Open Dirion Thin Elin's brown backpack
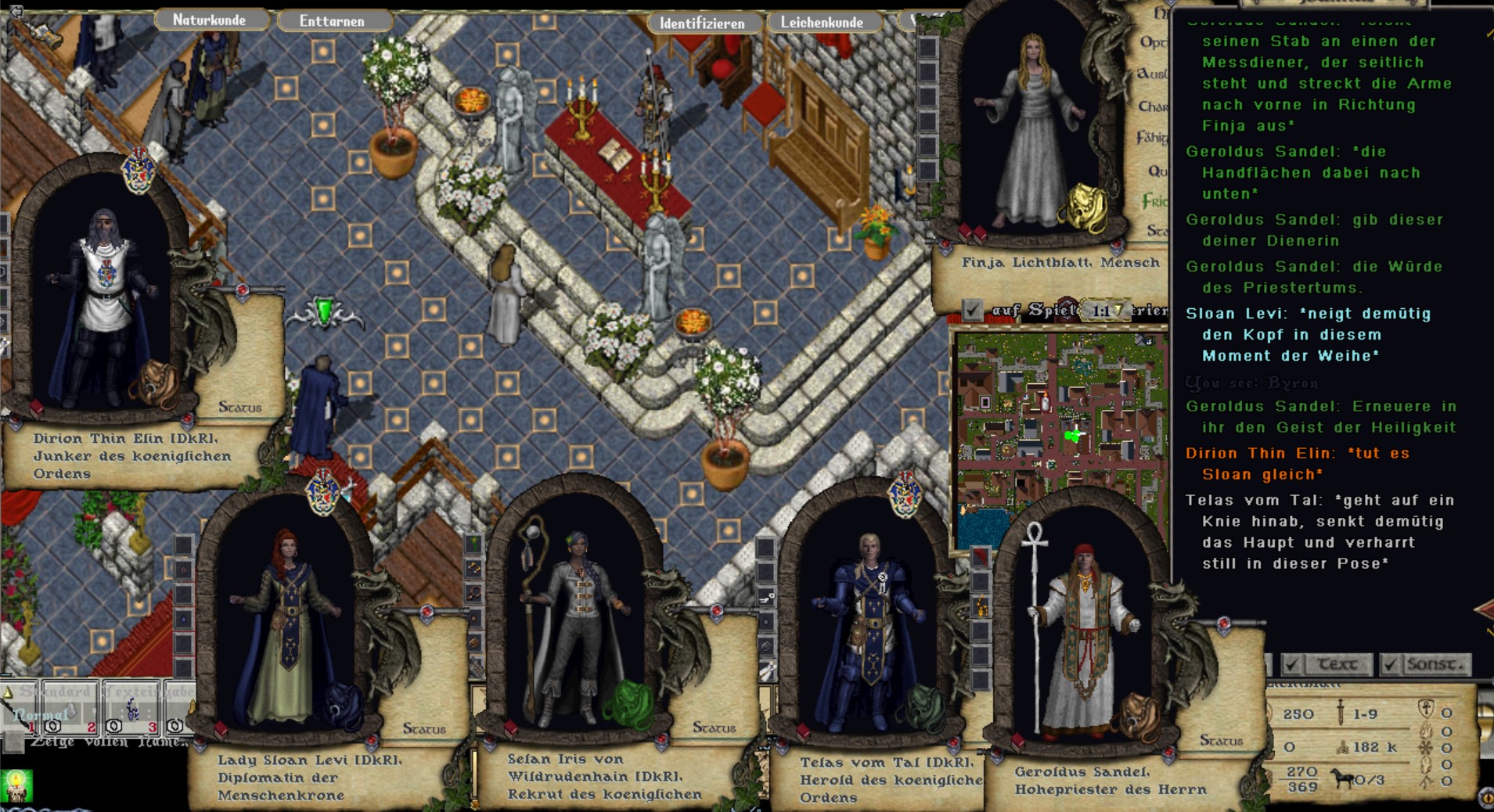The width and height of the screenshot is (1494, 812). [156, 383]
